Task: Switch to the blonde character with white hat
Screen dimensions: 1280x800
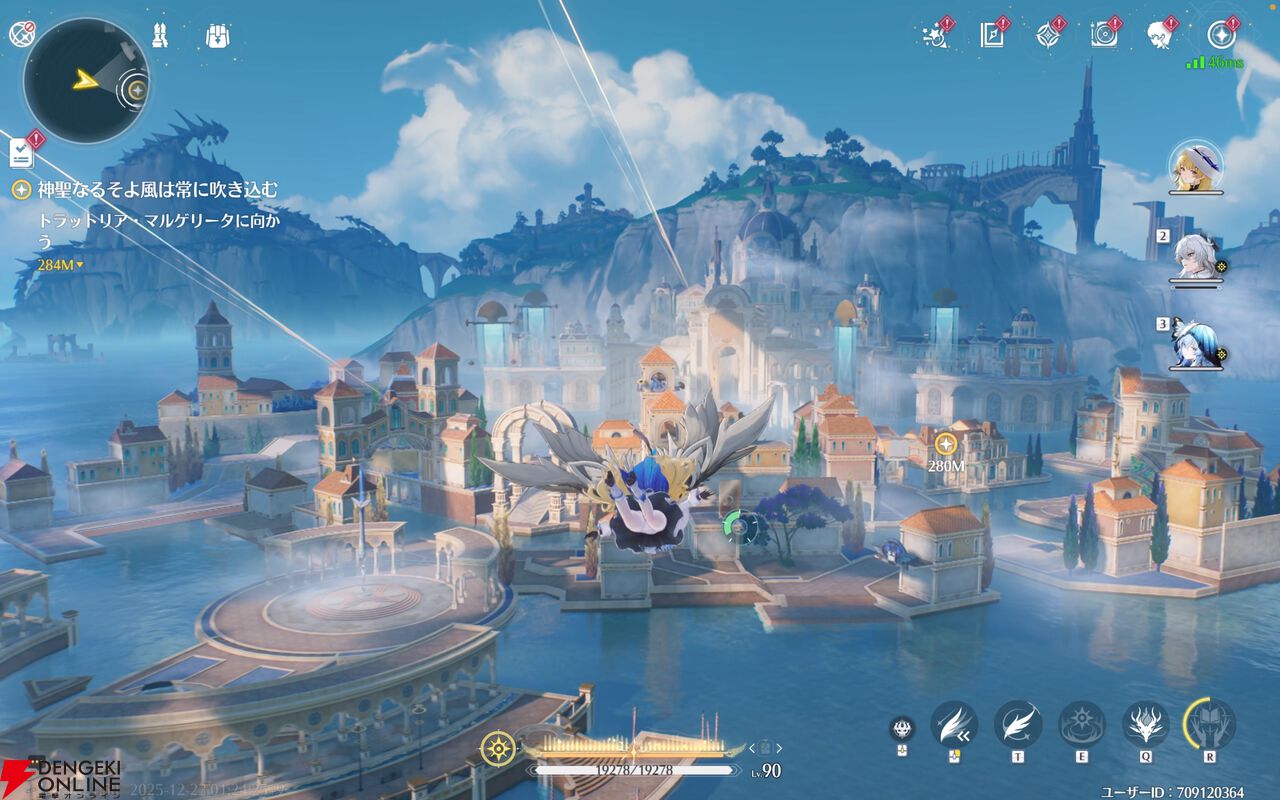Action: 1196,167
